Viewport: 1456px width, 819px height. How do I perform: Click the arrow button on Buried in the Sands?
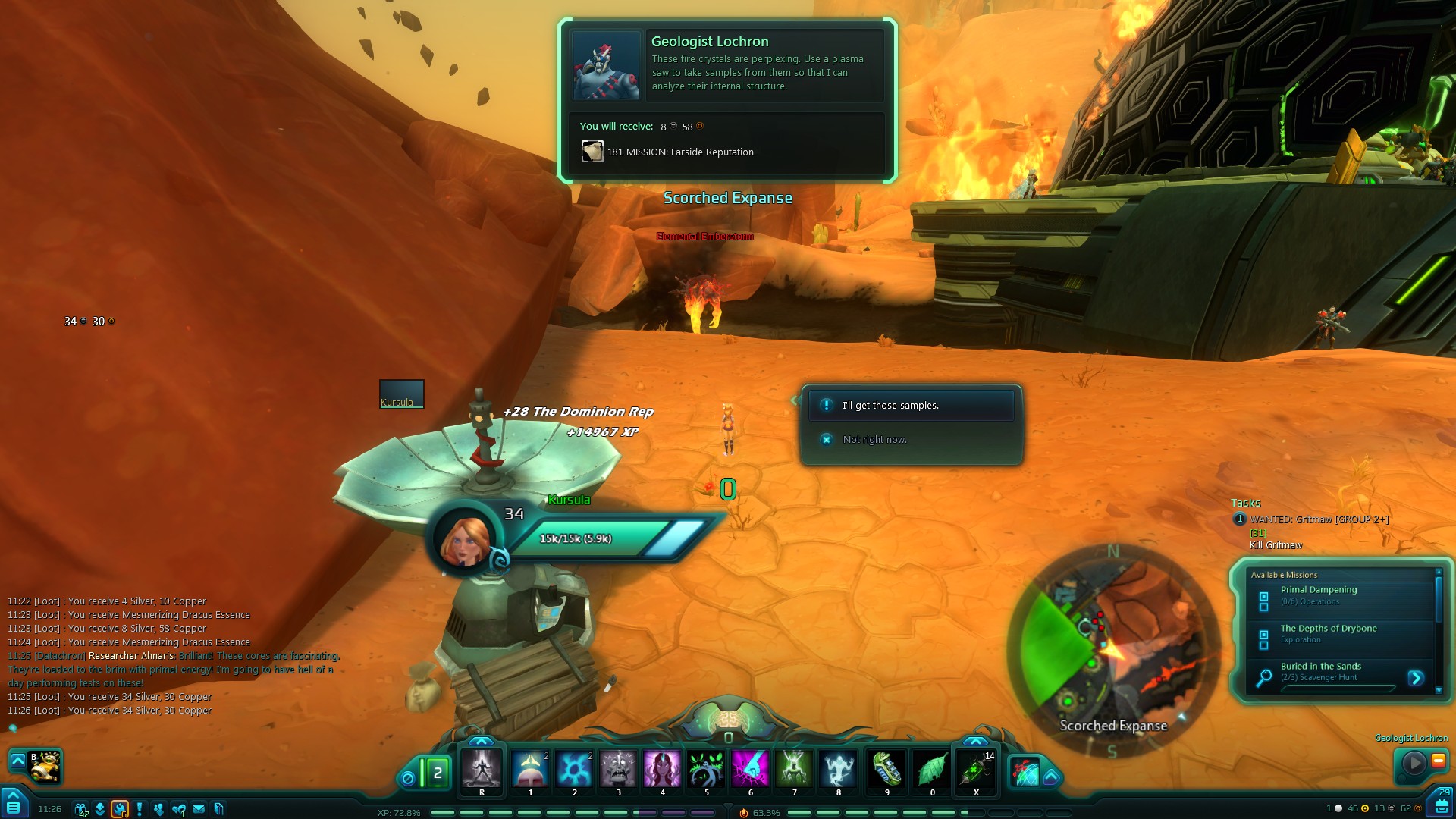click(x=1415, y=678)
